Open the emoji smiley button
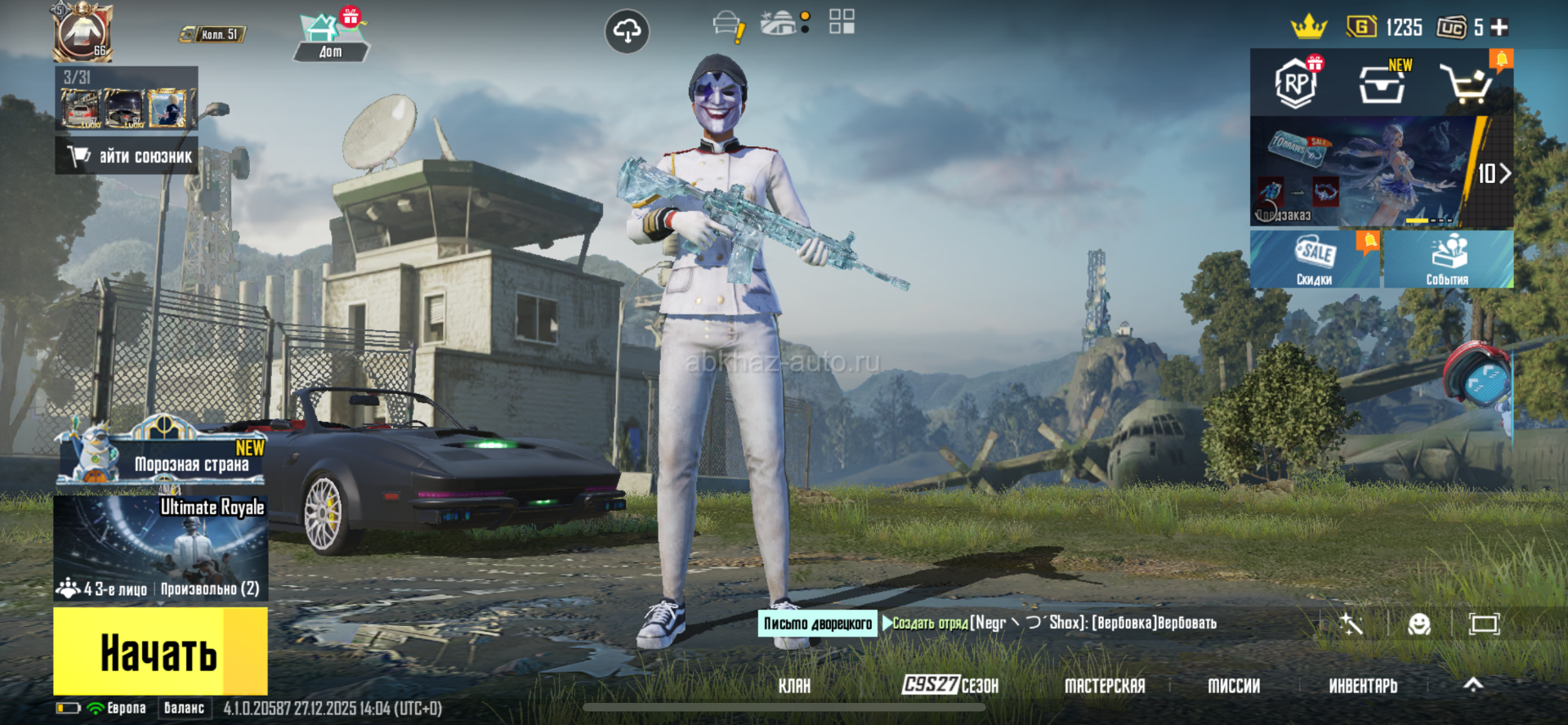Viewport: 1568px width, 725px height. 1419,624
